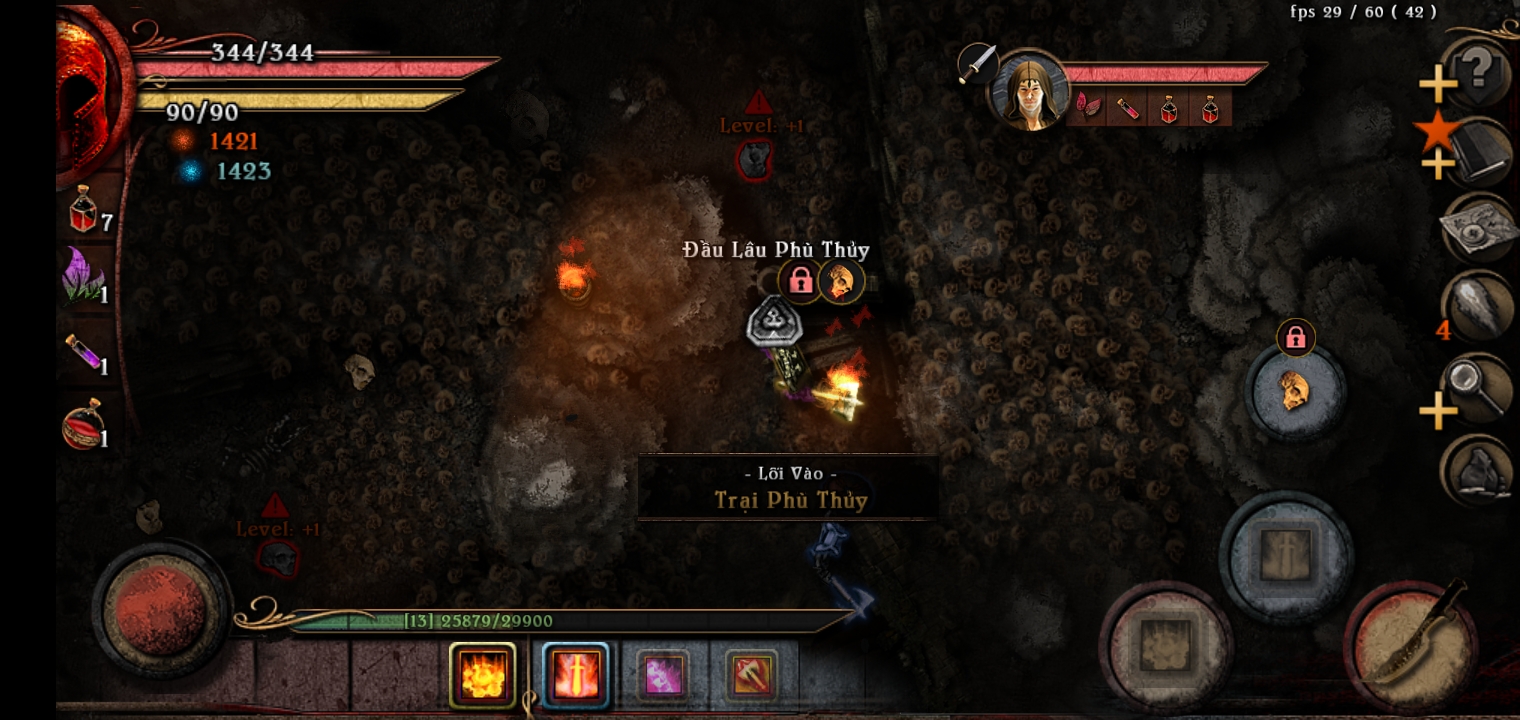Image resolution: width=1520 pixels, height=720 pixels.
Task: Use the purple vial potion
Action: (x=86, y=350)
